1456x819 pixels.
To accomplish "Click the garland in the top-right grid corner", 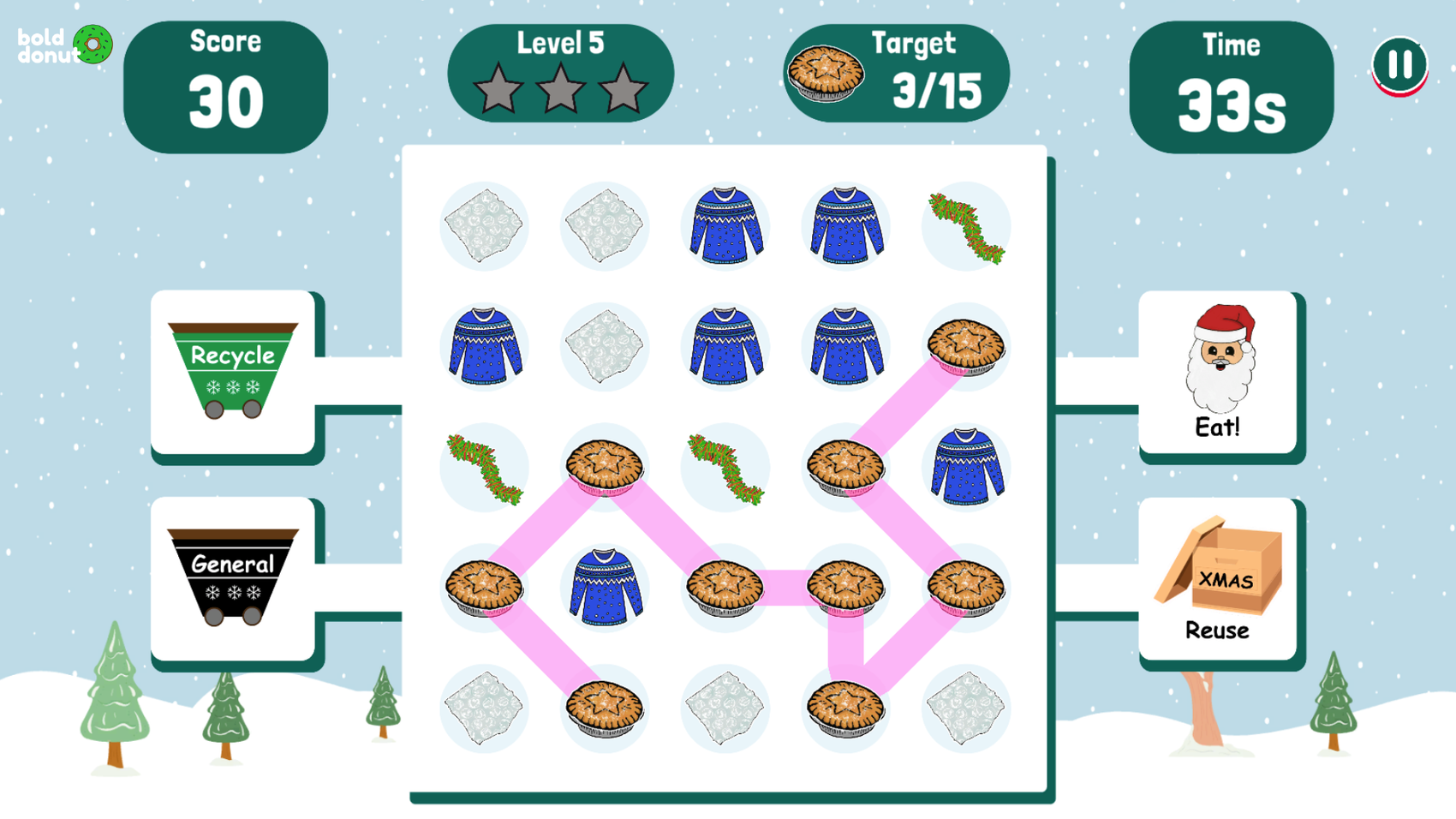I will (x=966, y=225).
